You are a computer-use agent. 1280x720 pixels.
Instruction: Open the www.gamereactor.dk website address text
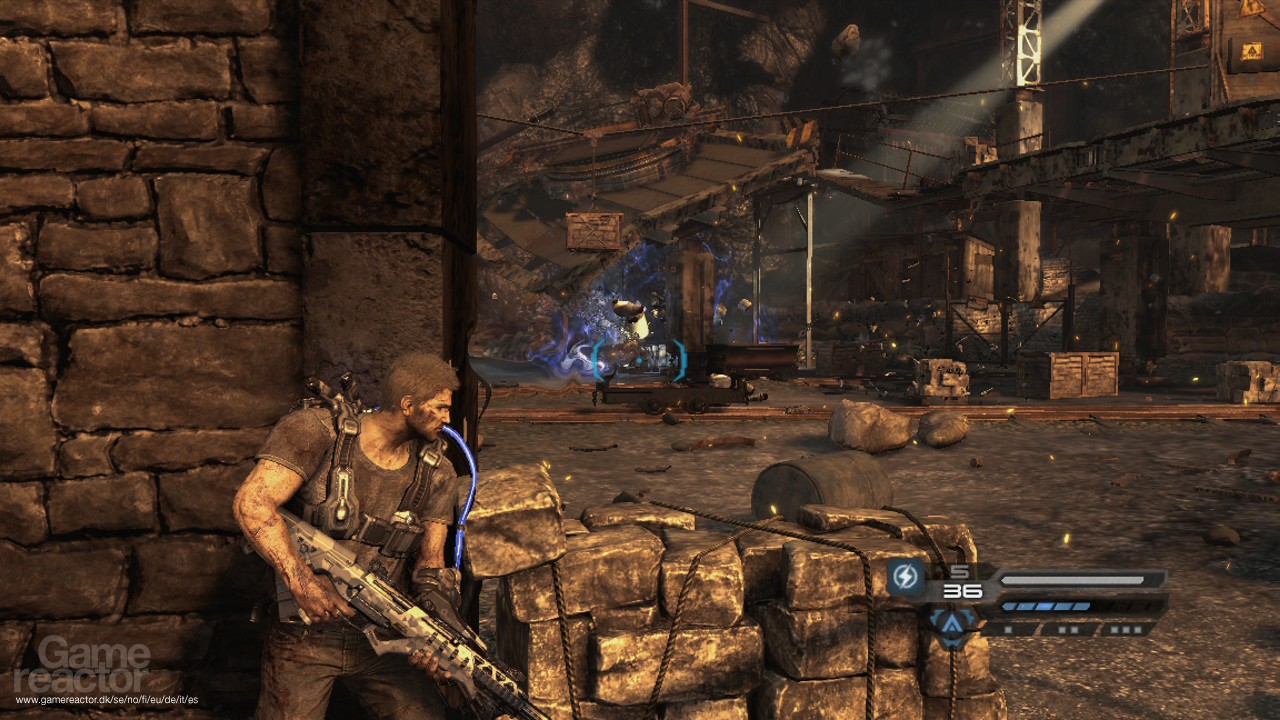coord(105,700)
